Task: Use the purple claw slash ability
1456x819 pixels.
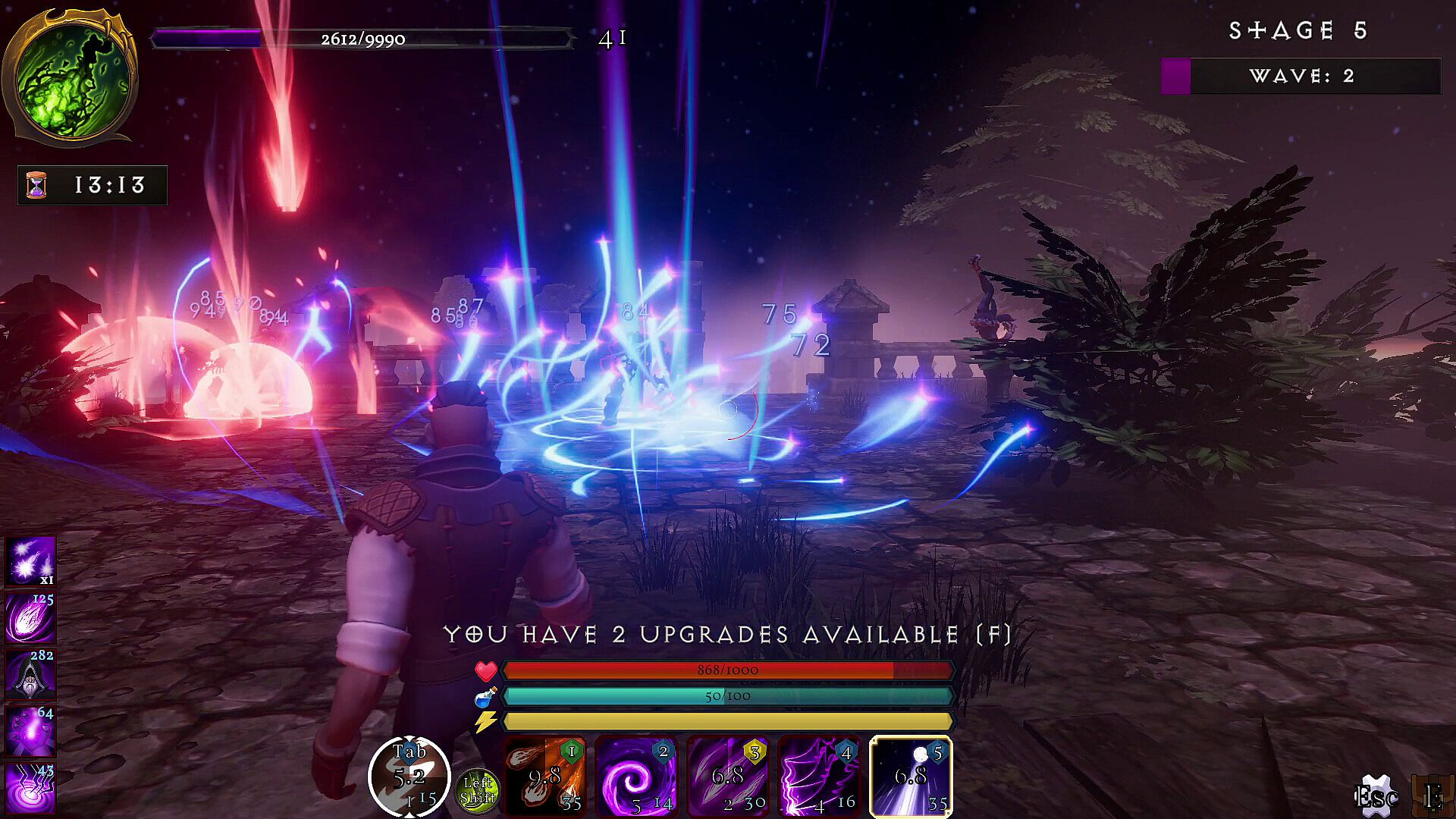Action: pos(727,777)
